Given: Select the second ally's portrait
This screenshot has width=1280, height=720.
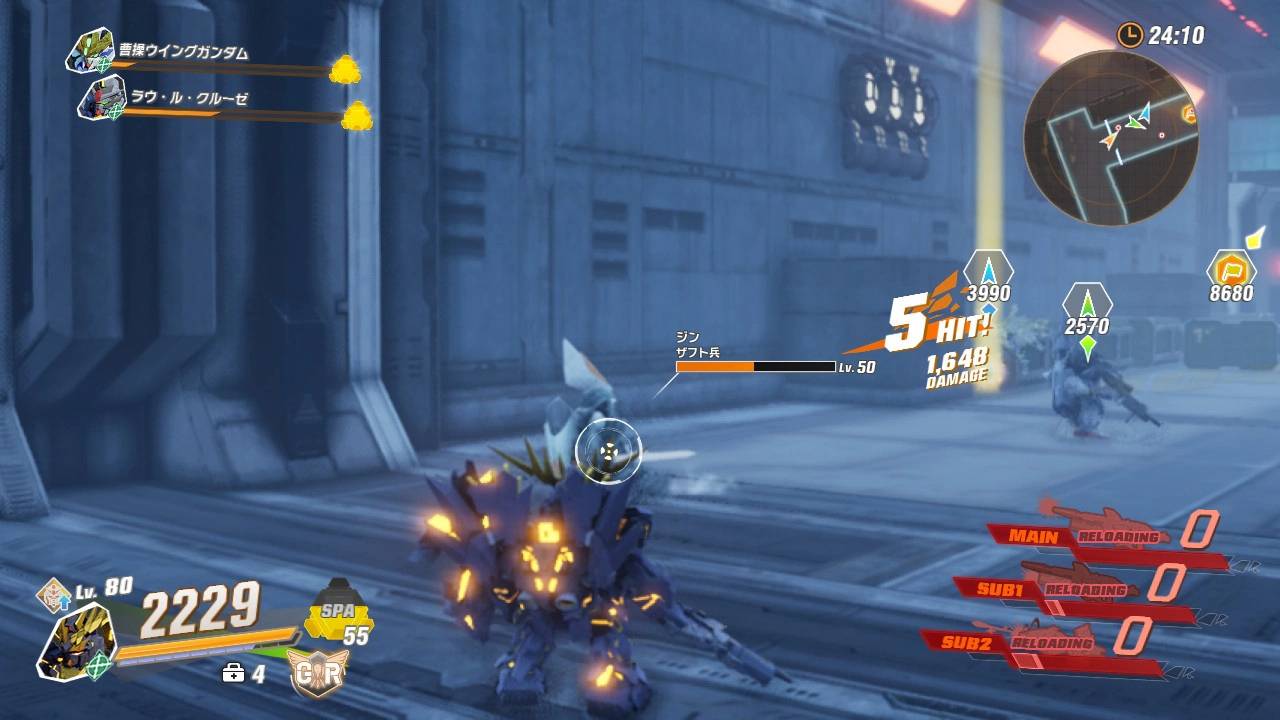Looking at the screenshot, I should click(x=101, y=99).
